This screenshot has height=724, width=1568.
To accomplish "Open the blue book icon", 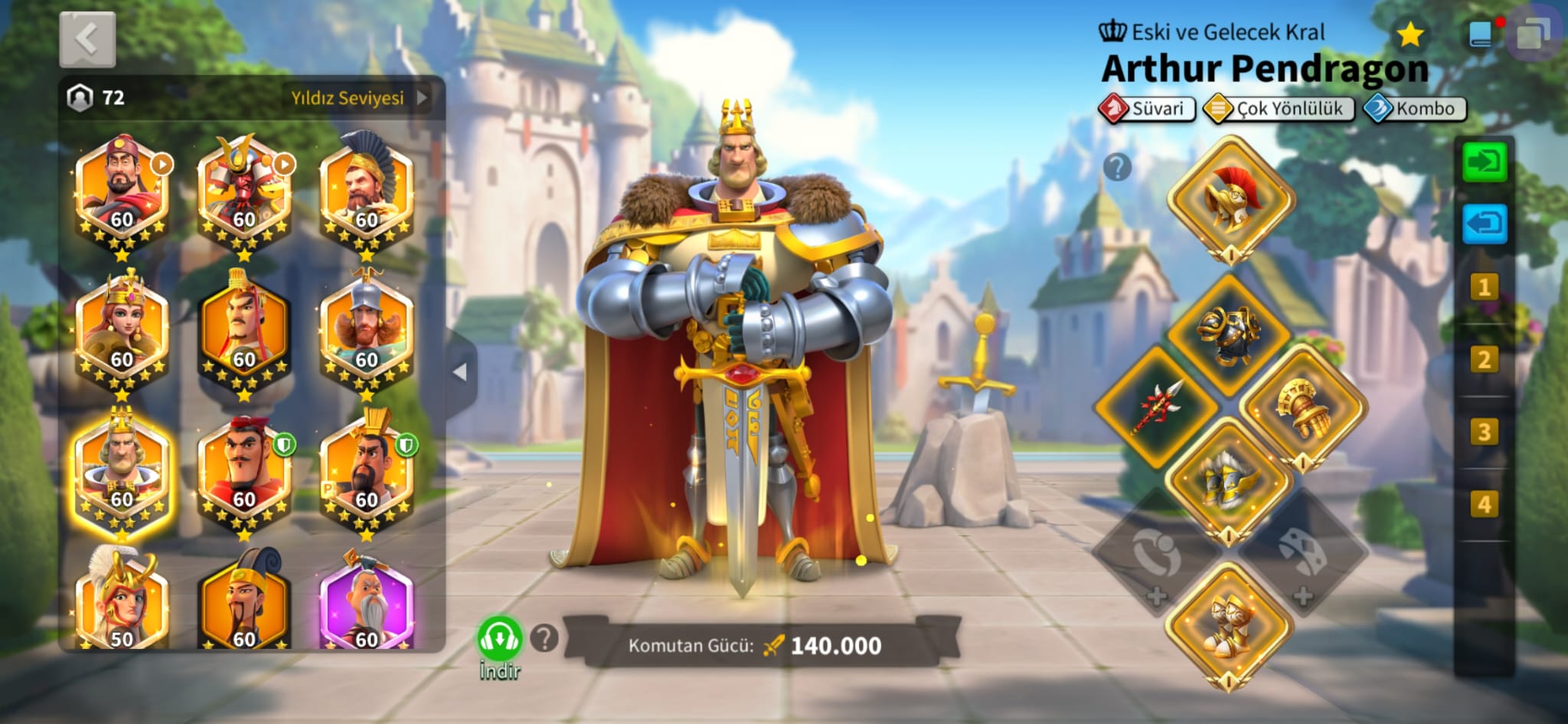I will pyautogui.click(x=1481, y=34).
